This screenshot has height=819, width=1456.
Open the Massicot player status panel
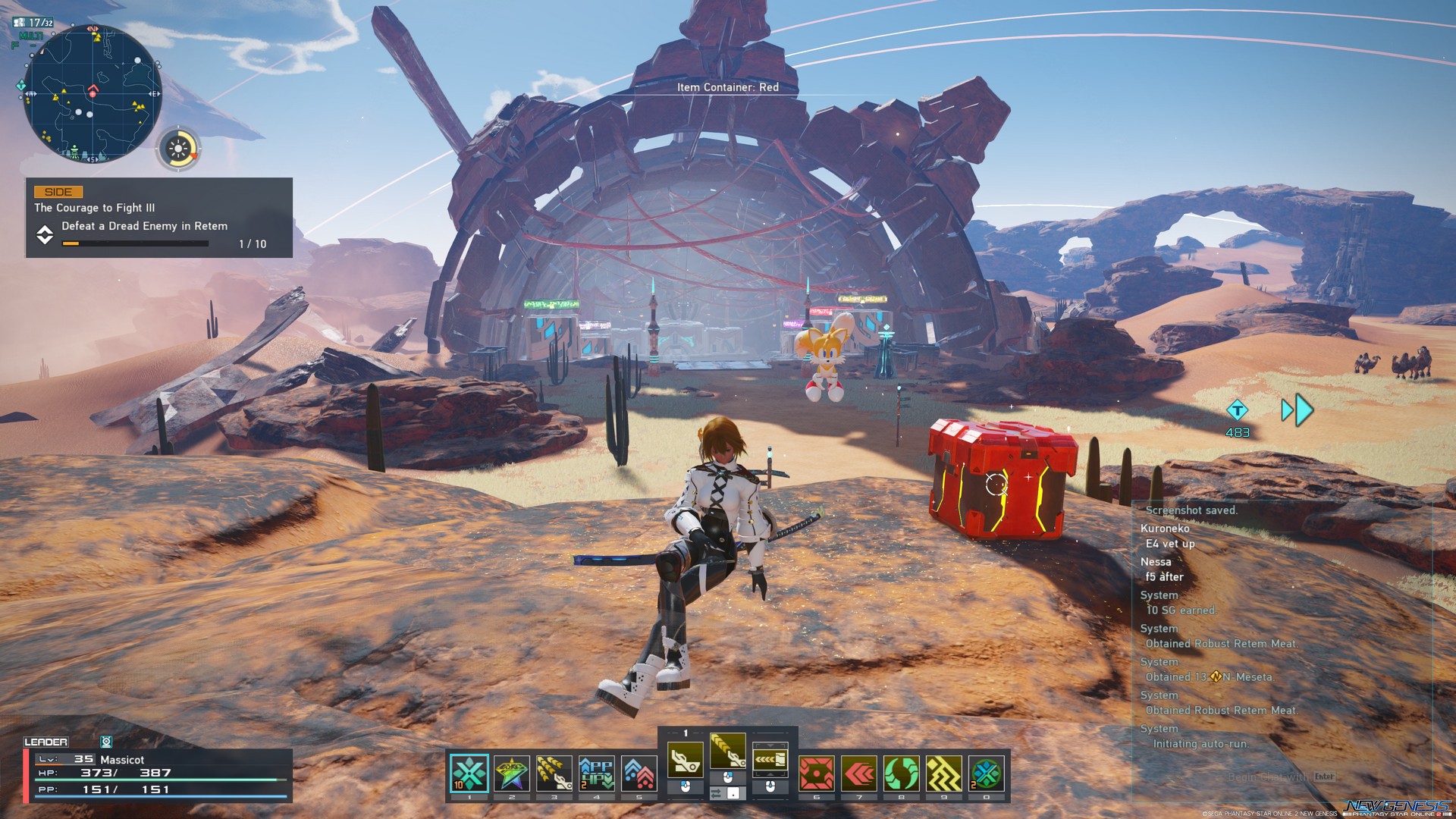[x=158, y=773]
